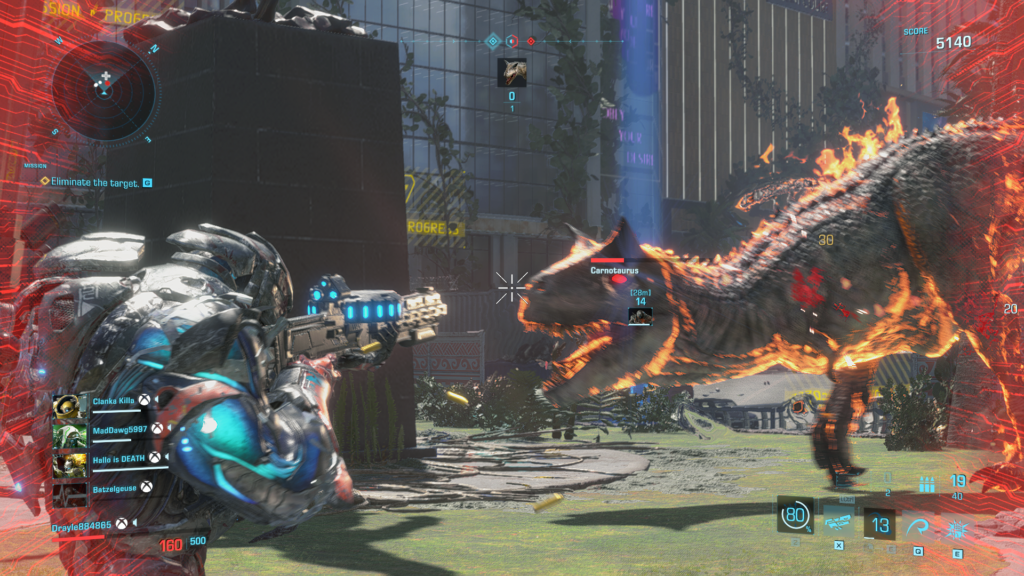Click the Carnotaurus target portrait at top
This screenshot has height=576, width=1024.
click(512, 73)
